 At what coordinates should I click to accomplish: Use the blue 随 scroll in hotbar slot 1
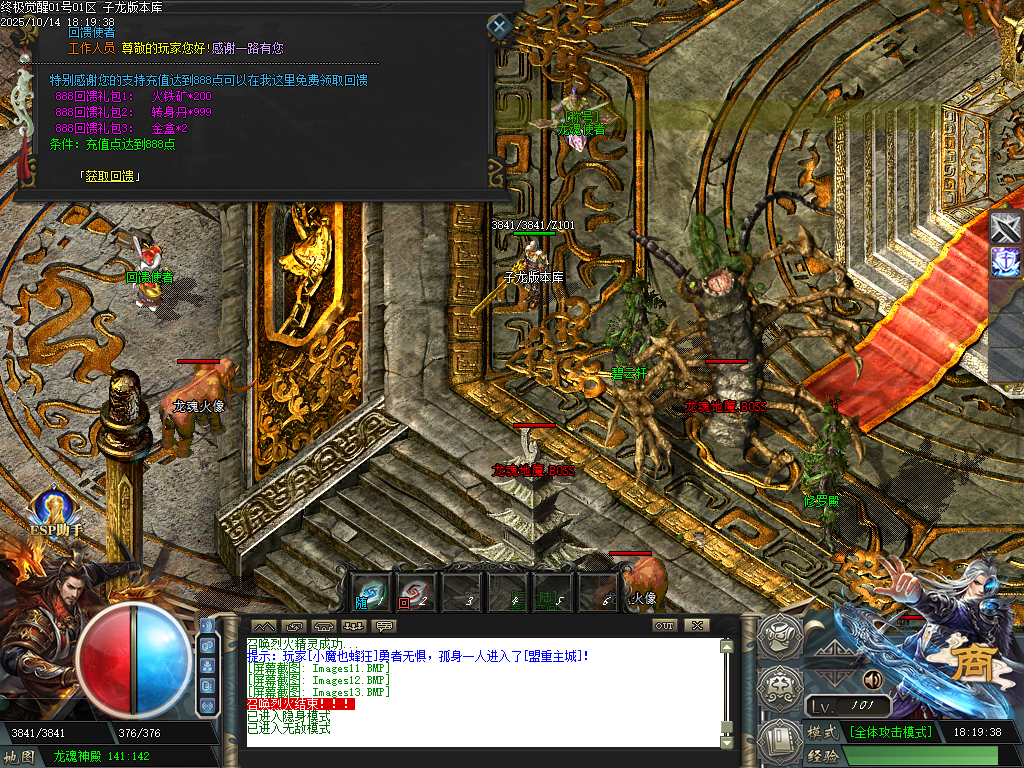click(371, 592)
